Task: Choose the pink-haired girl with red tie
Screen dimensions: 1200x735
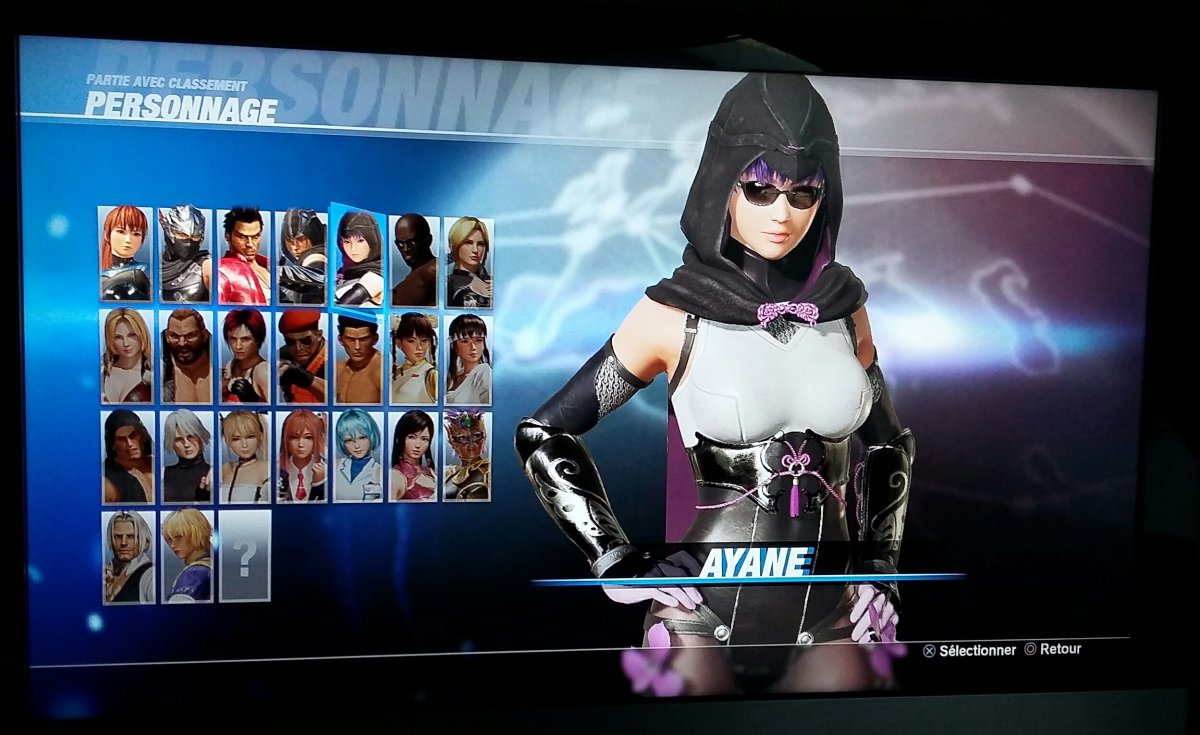Action: click(x=302, y=456)
